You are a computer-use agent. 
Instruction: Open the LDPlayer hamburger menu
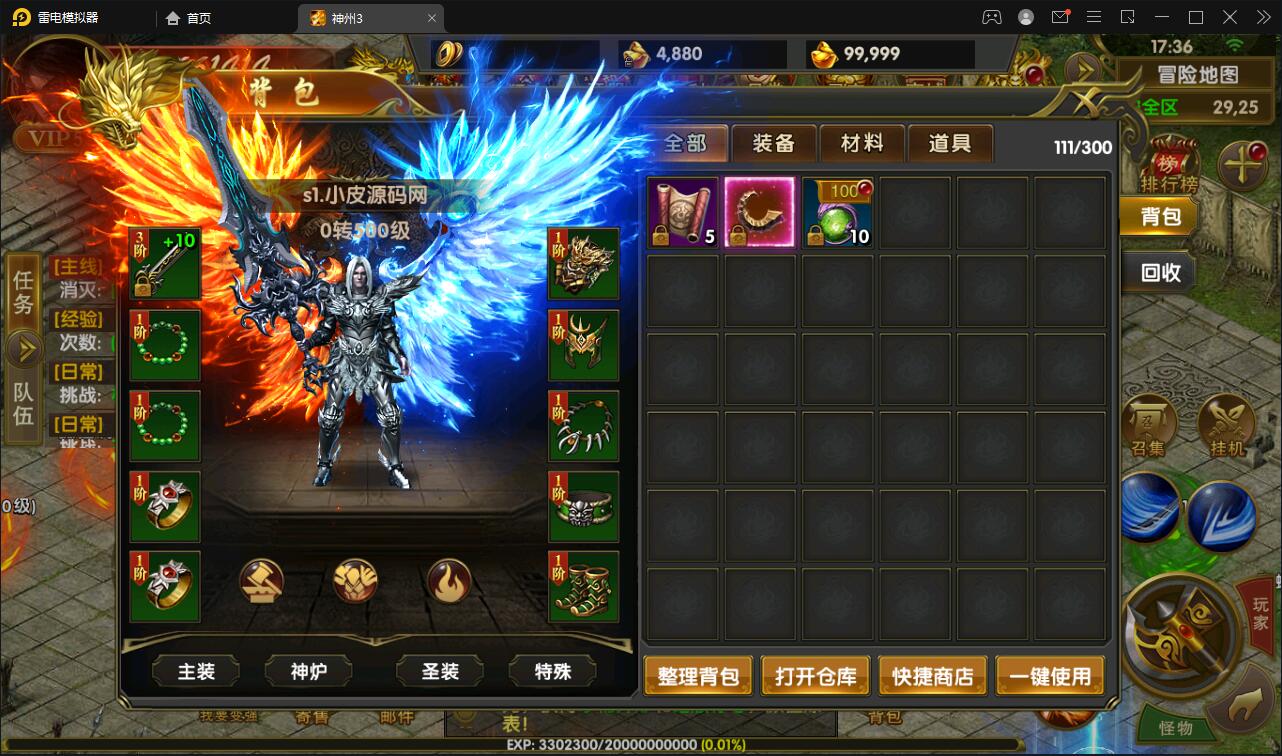pyautogui.click(x=1094, y=16)
